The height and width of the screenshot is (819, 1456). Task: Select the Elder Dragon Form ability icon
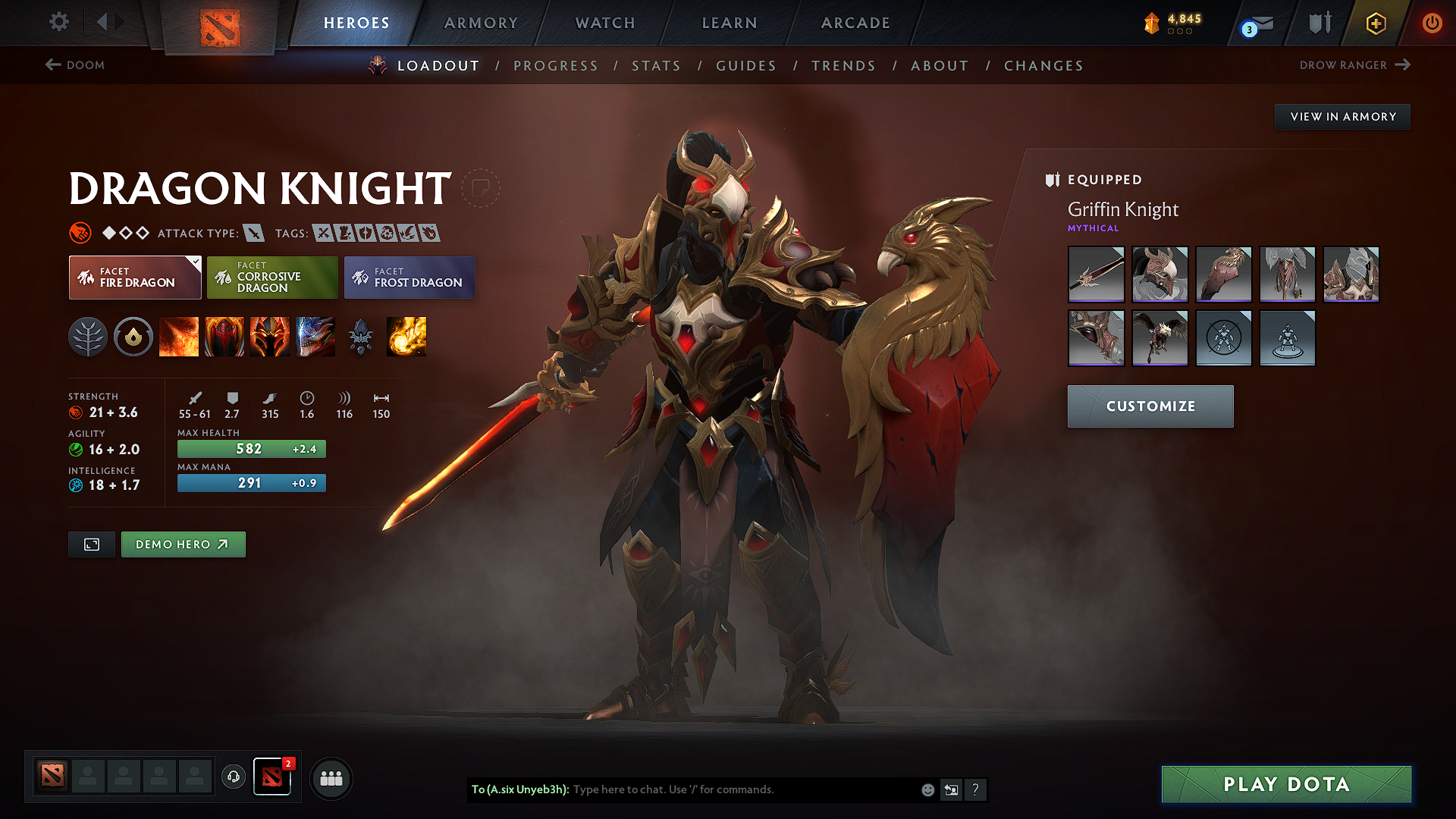[315, 337]
